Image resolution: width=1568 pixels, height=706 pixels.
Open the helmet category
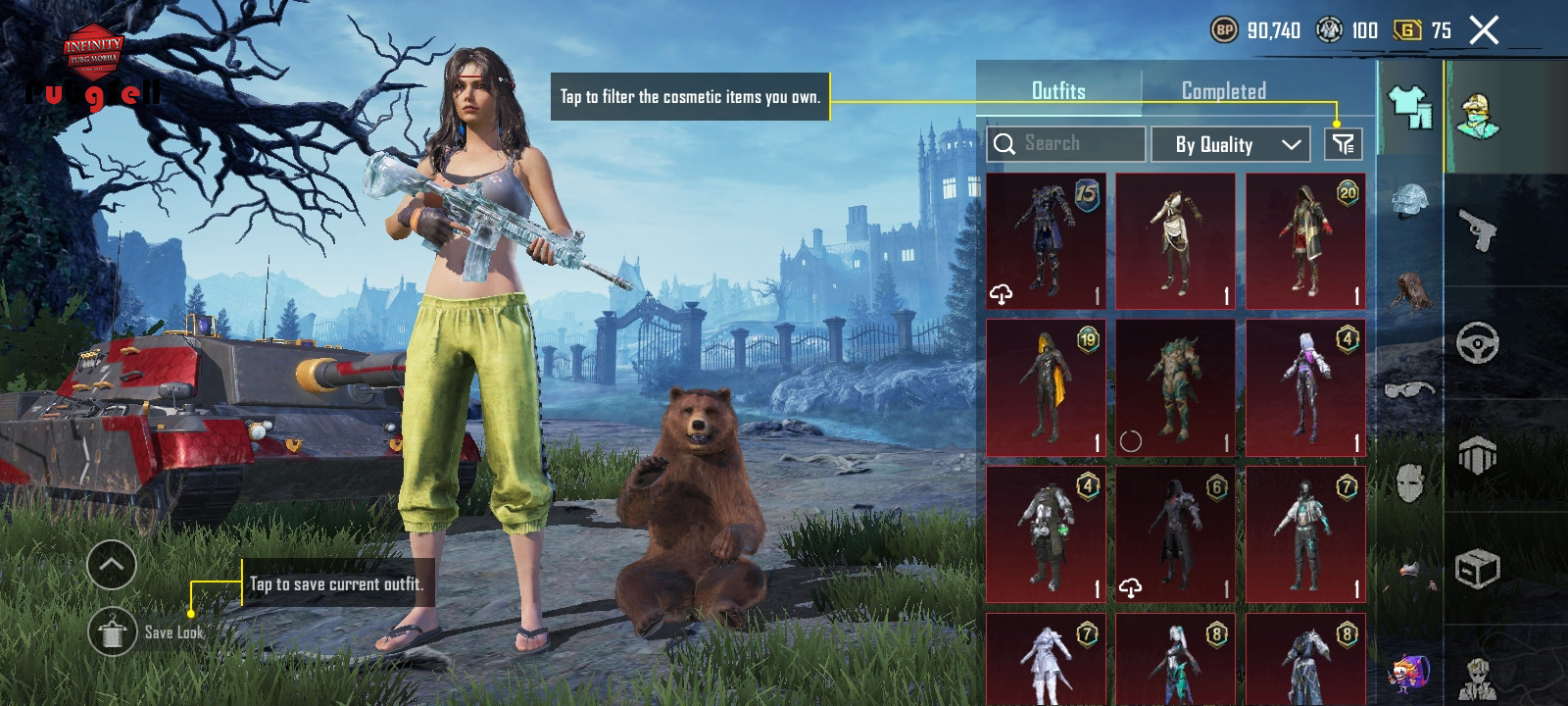(x=1409, y=201)
